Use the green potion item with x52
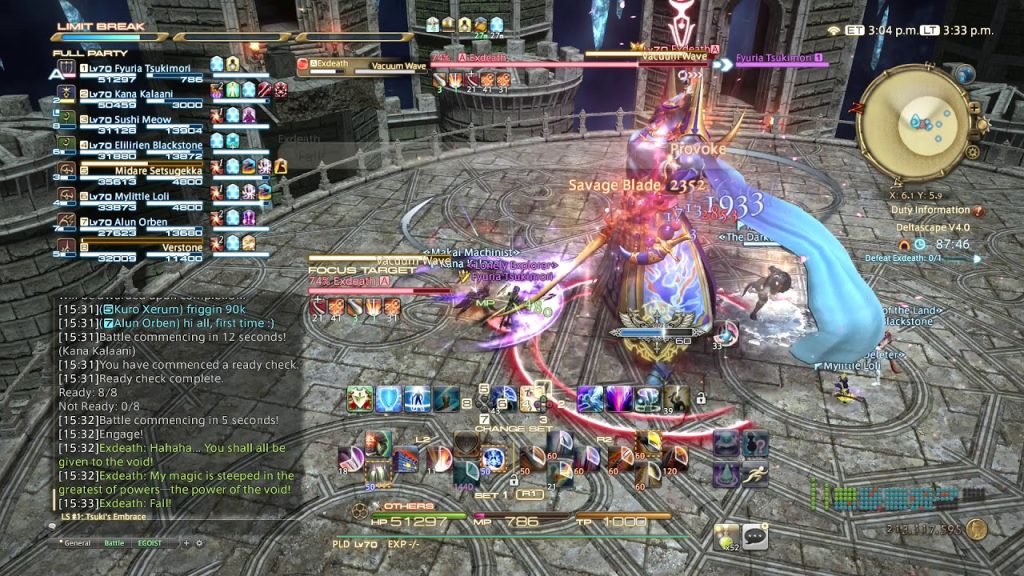This screenshot has height=576, width=1024. click(x=727, y=537)
